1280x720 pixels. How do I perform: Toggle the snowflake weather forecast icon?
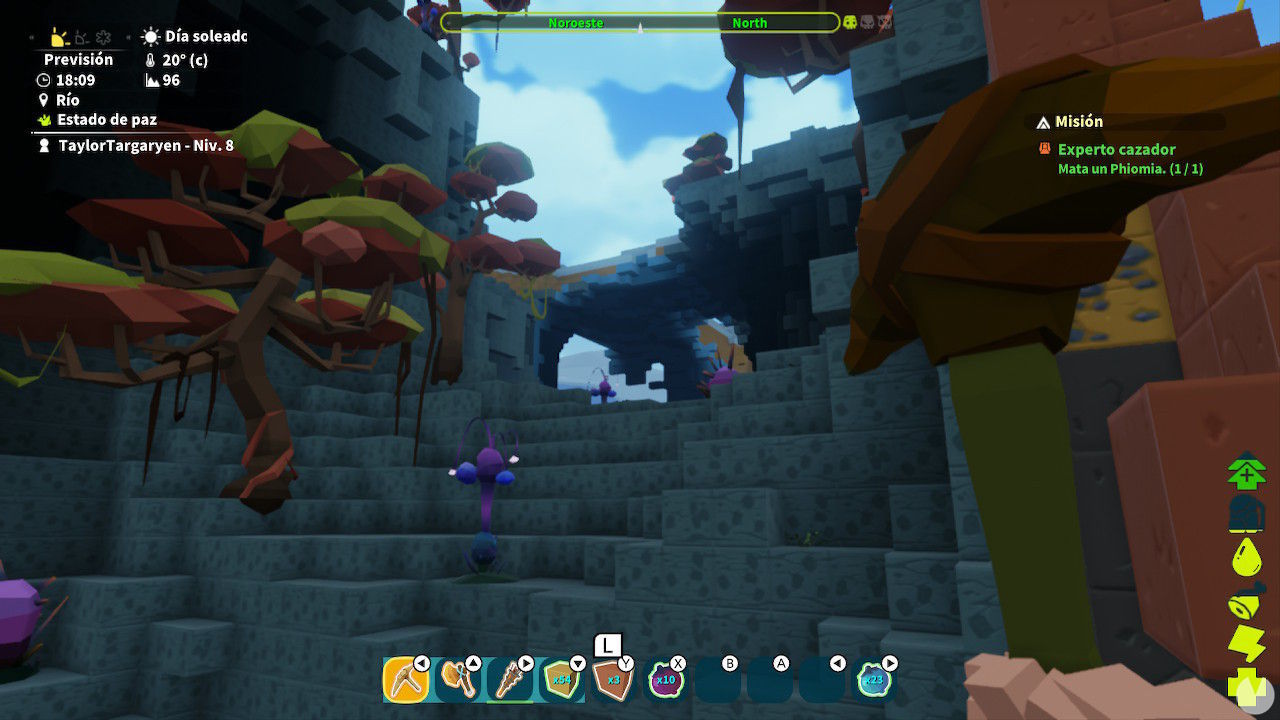102,37
